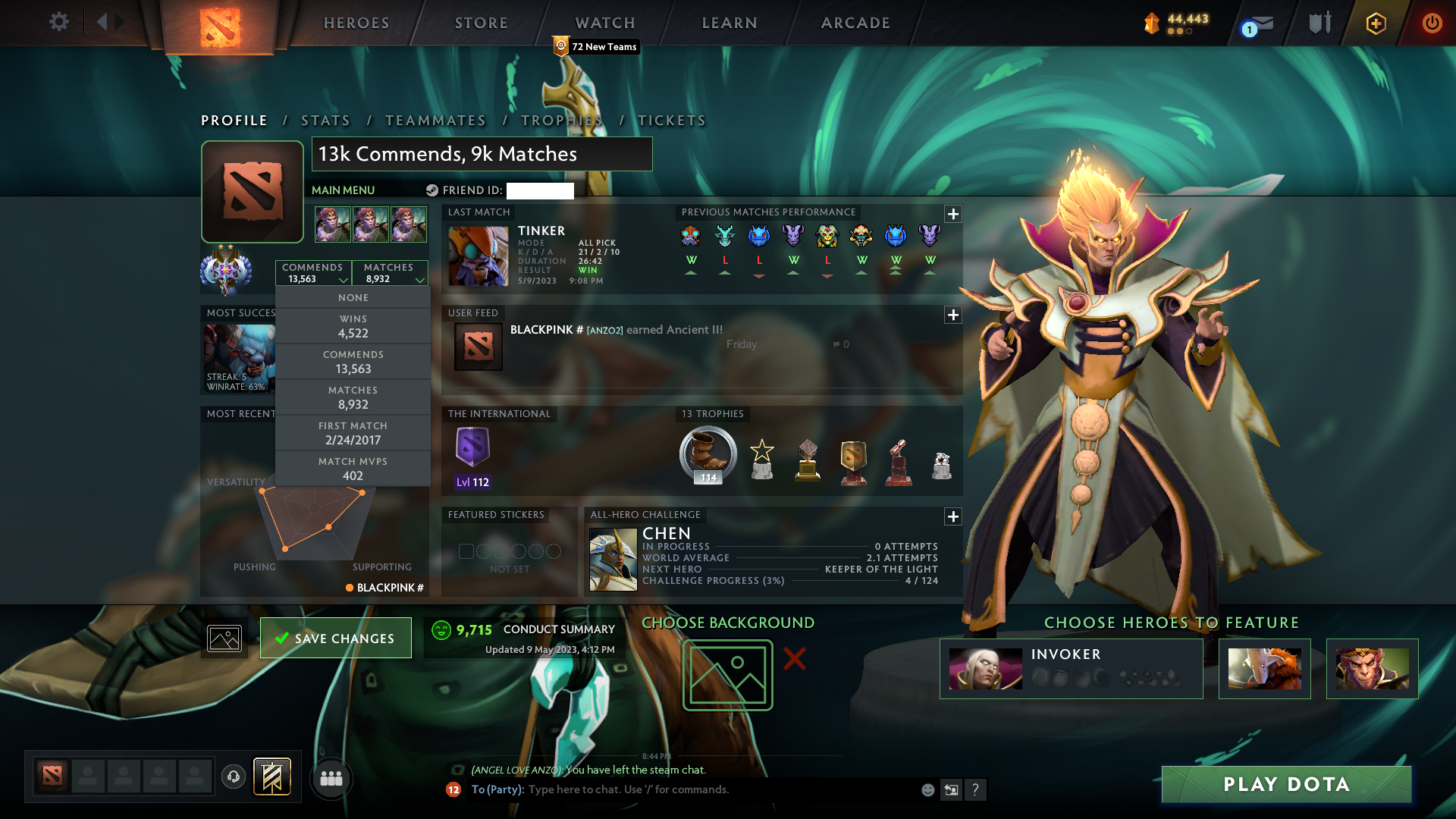Open the settings gear menu

click(x=59, y=22)
